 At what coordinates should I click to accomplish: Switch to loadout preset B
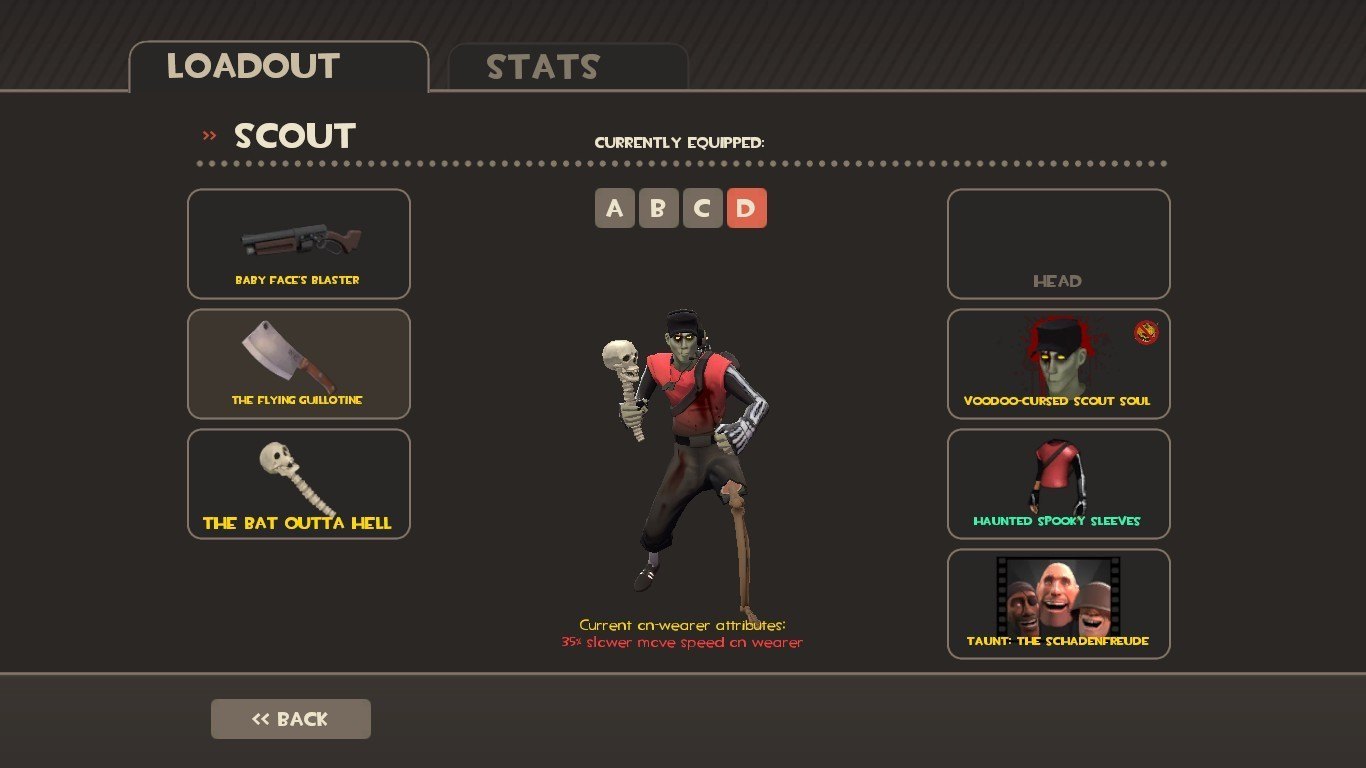coord(658,209)
